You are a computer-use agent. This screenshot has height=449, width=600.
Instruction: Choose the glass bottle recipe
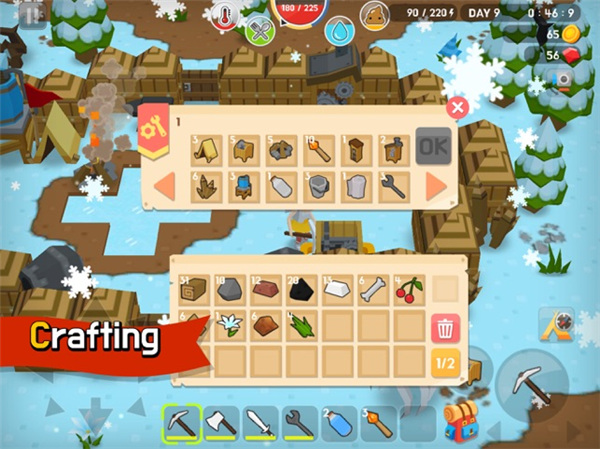pos(282,186)
